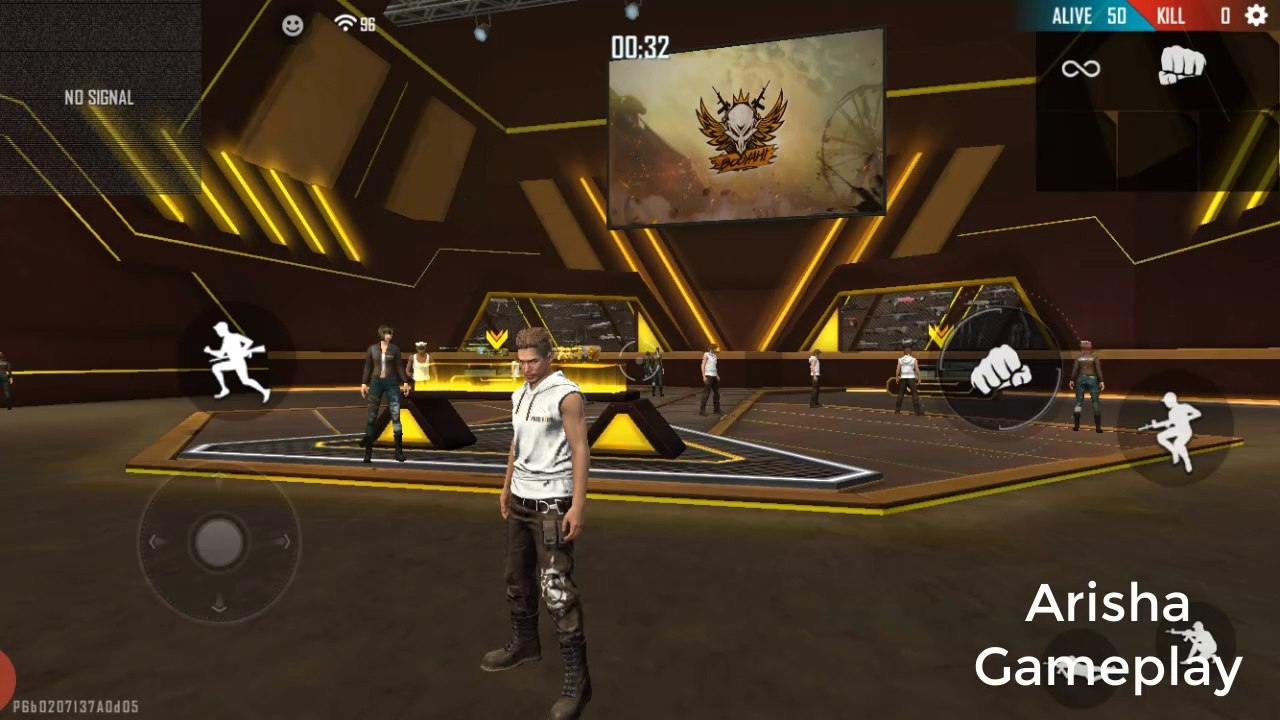Open the emote smiley face menu
Viewport: 1280px width, 720px height.
pyautogui.click(x=293, y=26)
